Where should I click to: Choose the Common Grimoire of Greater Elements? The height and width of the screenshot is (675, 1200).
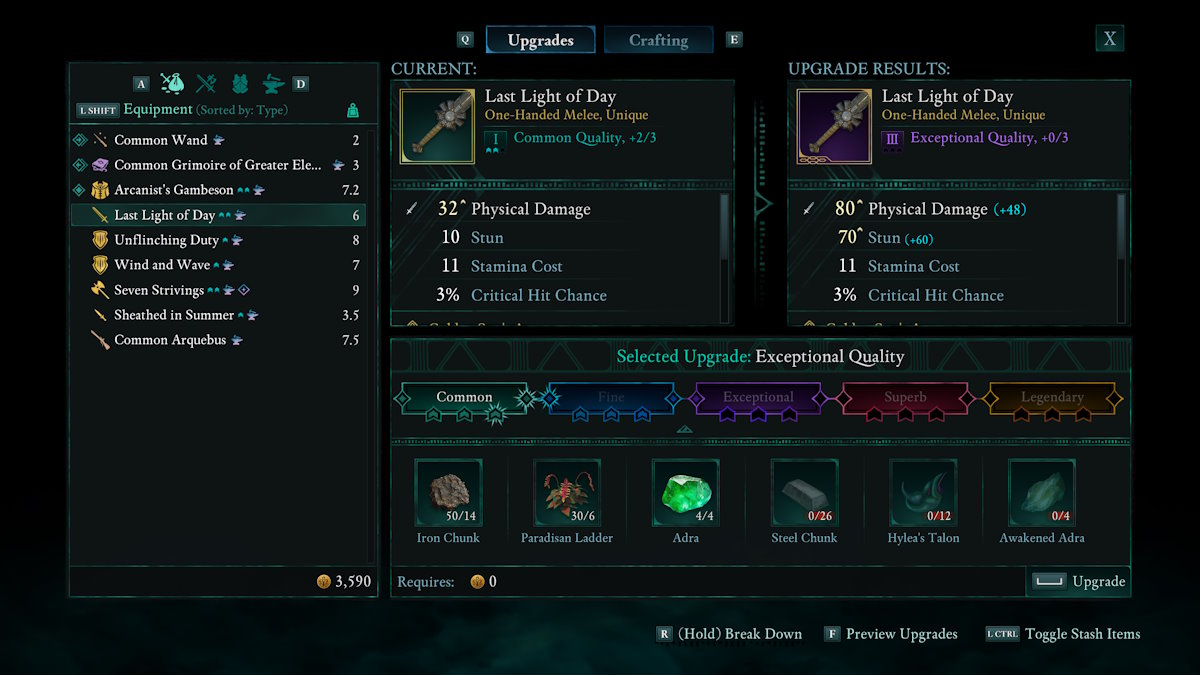pos(217,165)
